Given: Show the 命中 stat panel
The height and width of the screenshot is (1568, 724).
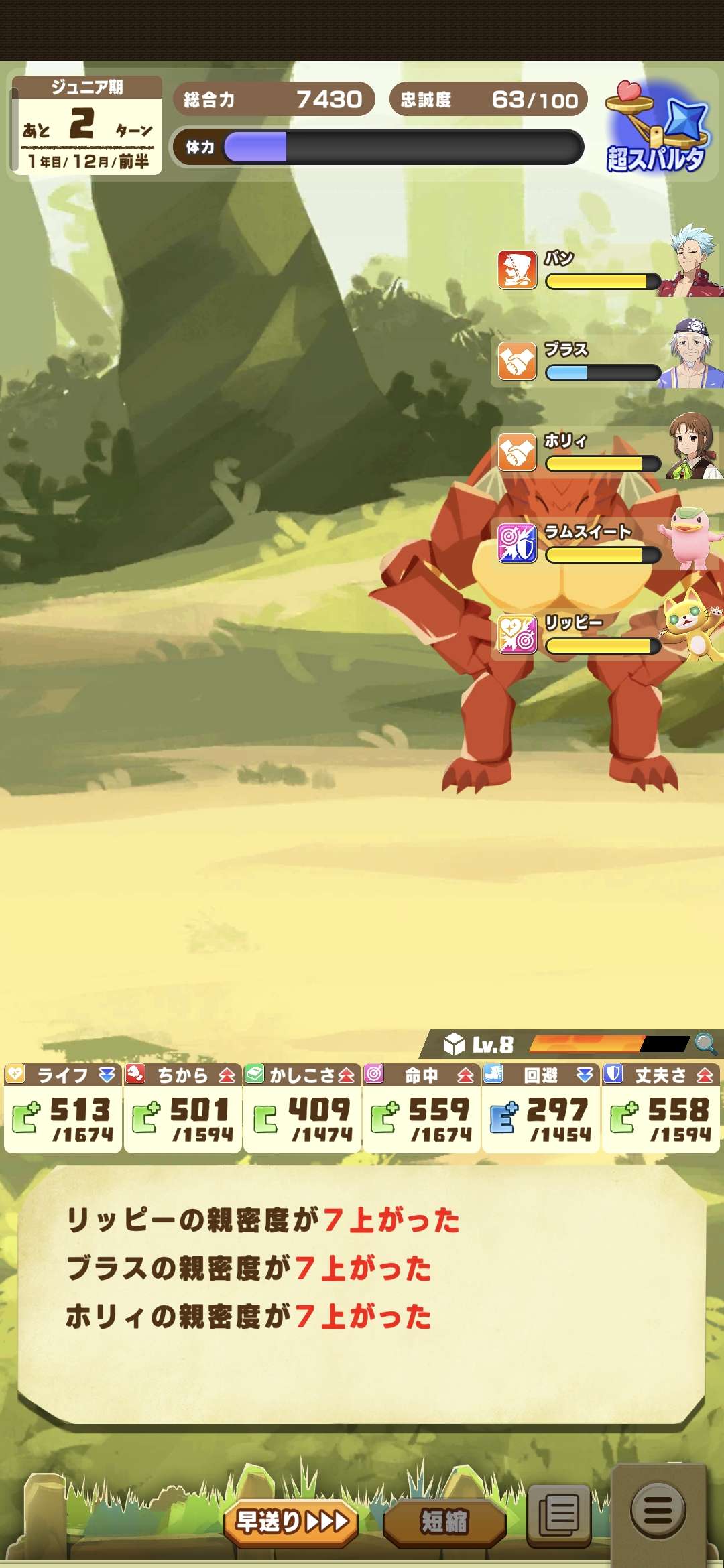Looking at the screenshot, I should [x=422, y=1108].
